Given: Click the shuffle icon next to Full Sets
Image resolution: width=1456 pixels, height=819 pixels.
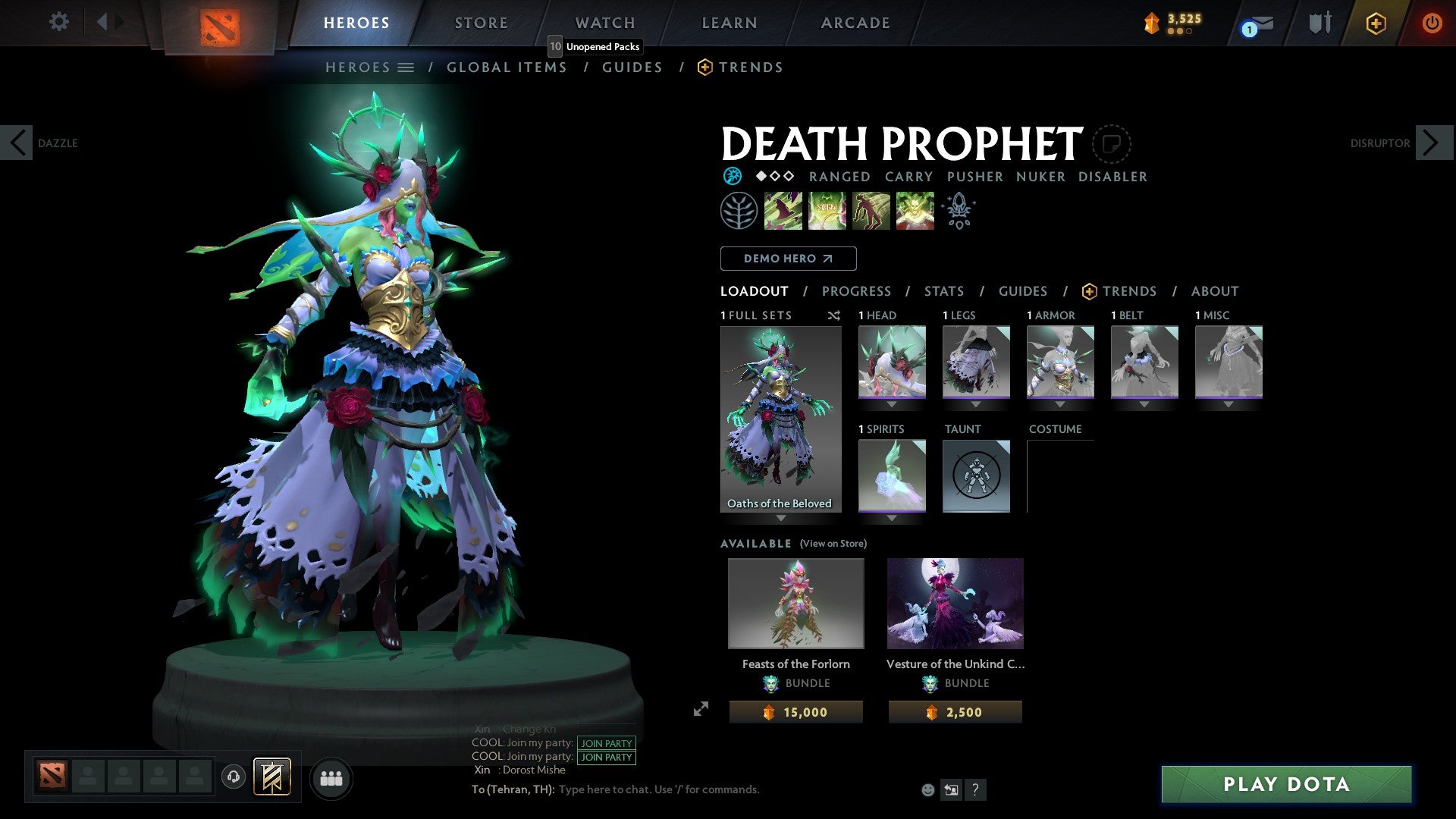Looking at the screenshot, I should 834,315.
